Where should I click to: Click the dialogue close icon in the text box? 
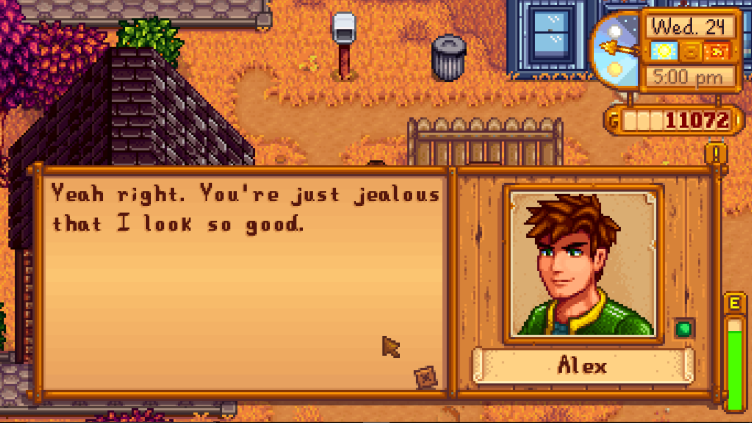pos(427,377)
